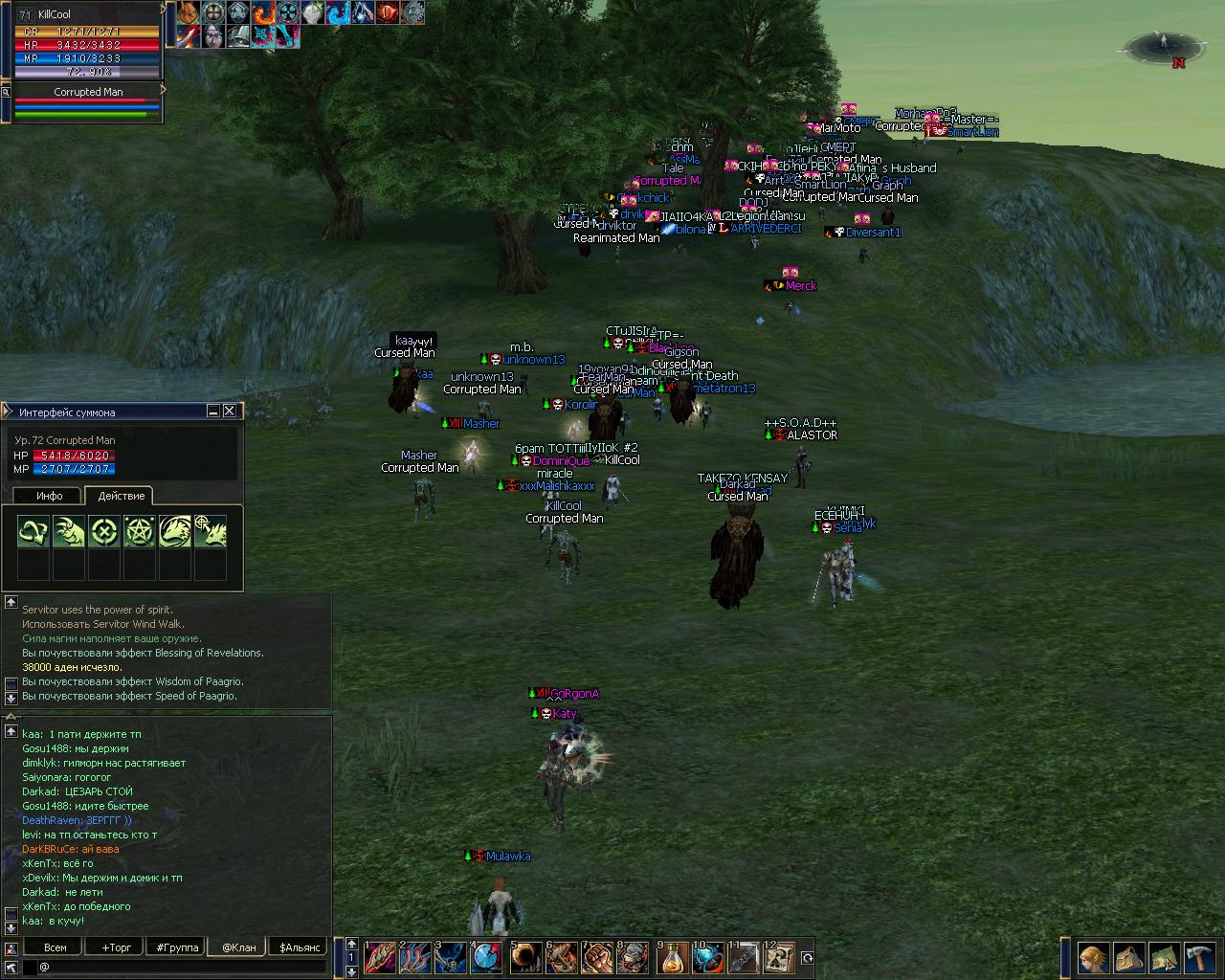1225x980 pixels.
Task: Open the character status menu icon
Action: [x=1093, y=957]
